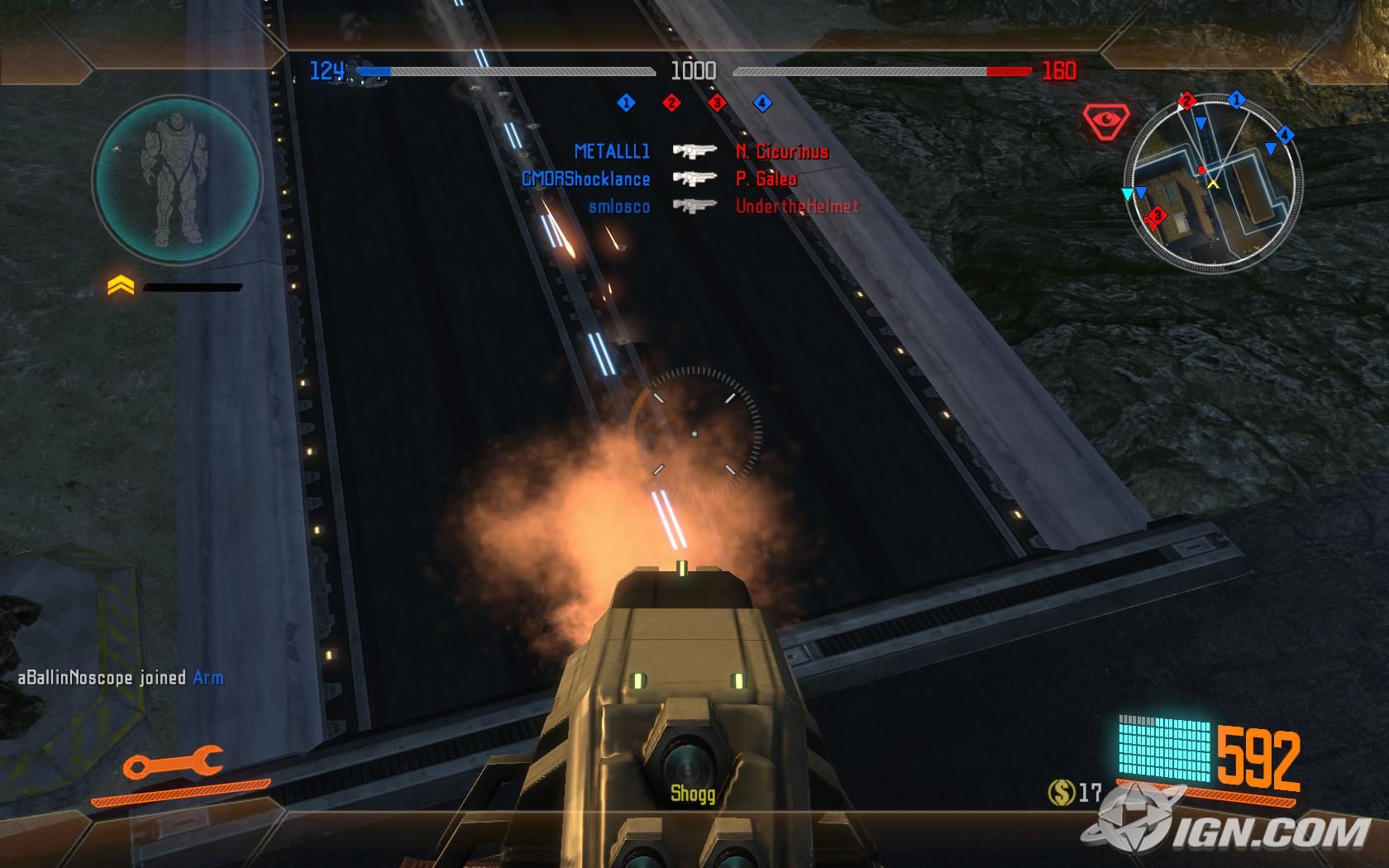Viewport: 1389px width, 868px height.
Task: Click the CMDRShocklance kill feed entry
Action: pos(585,179)
